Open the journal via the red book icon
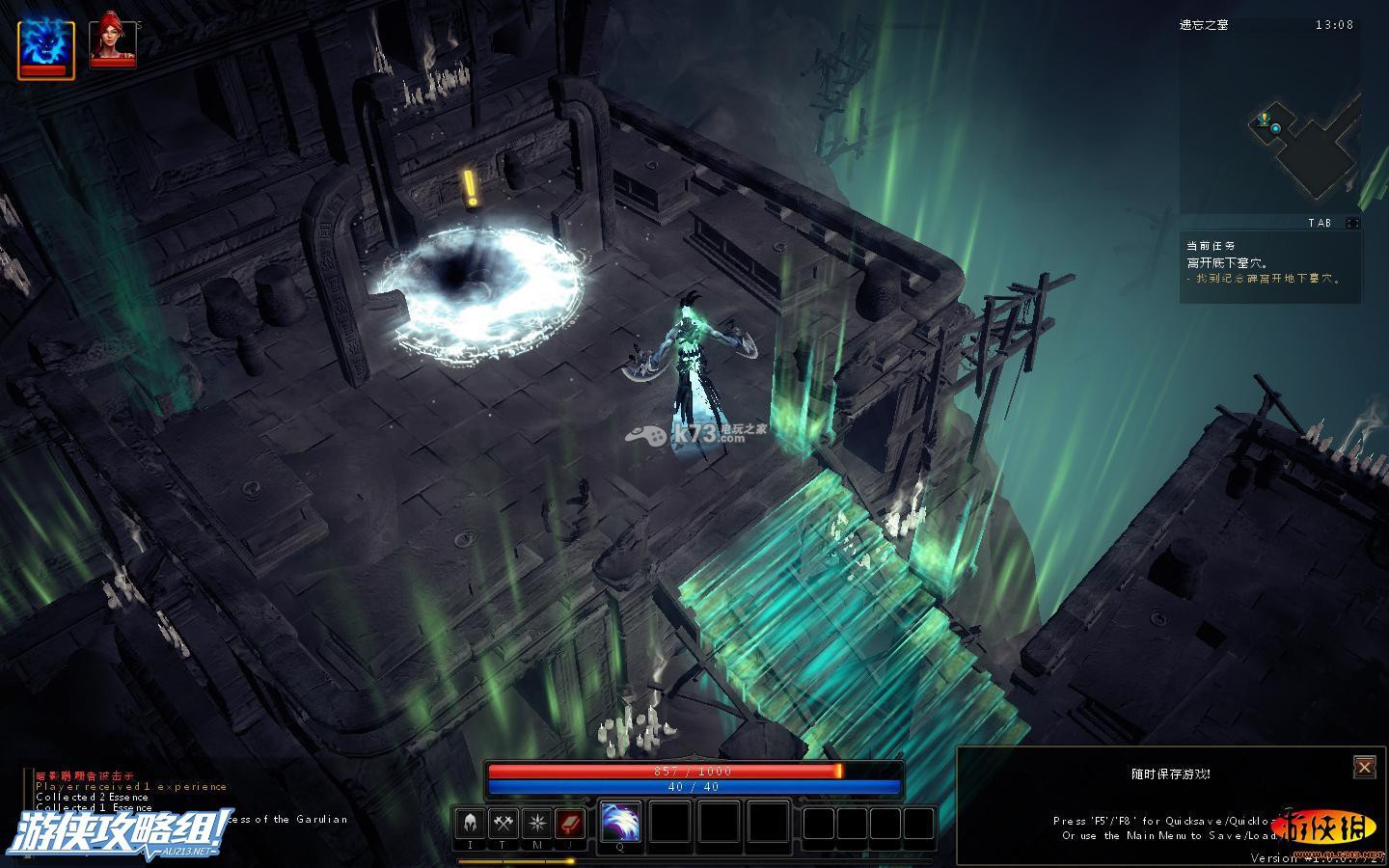 click(x=570, y=824)
